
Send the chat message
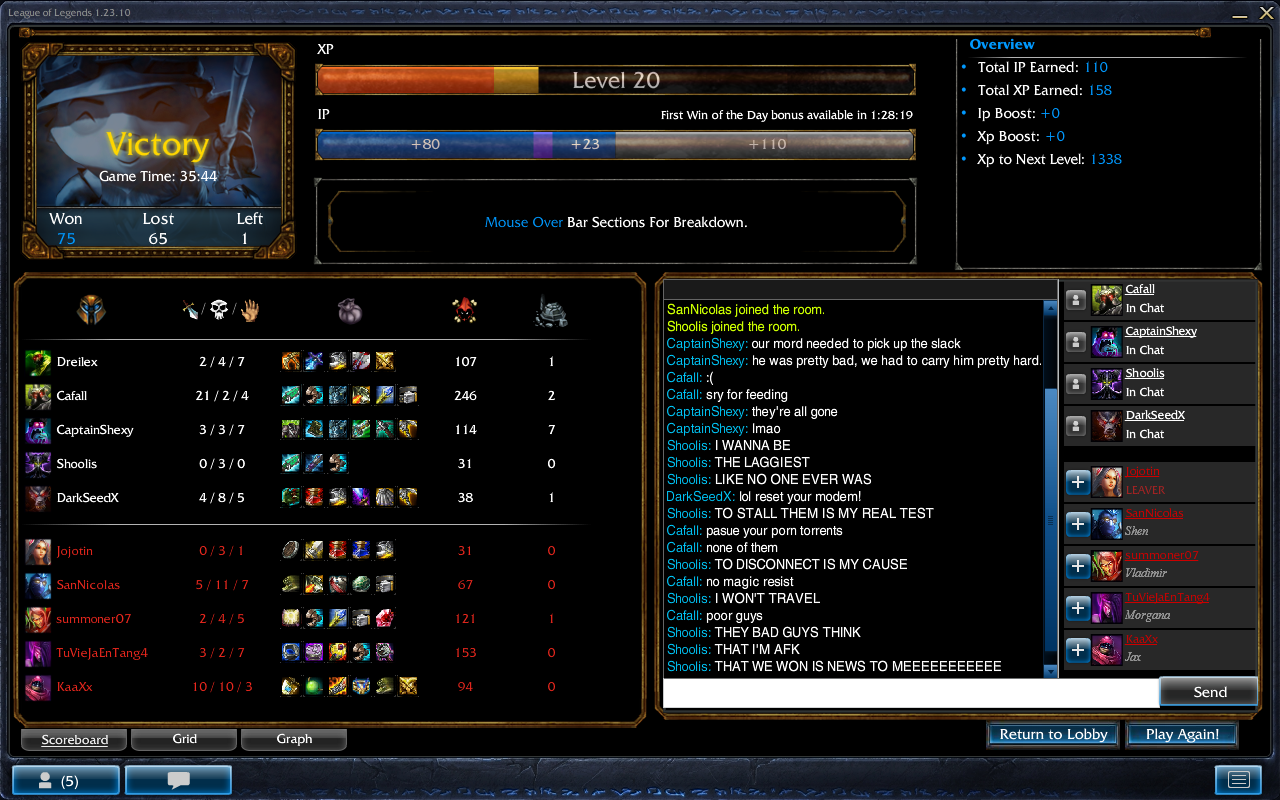click(1209, 692)
